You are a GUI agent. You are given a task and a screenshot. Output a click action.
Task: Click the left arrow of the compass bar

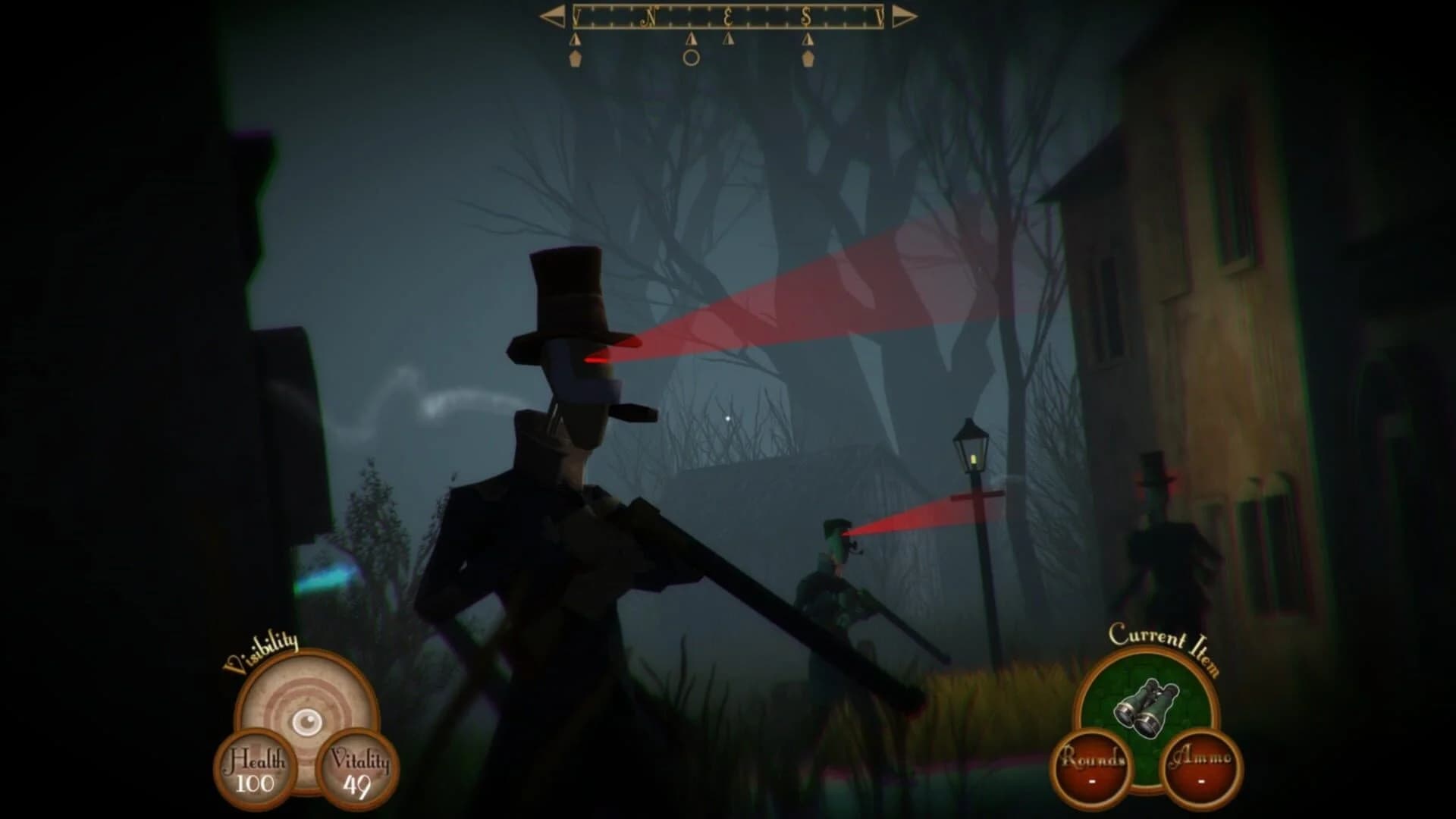[552, 16]
